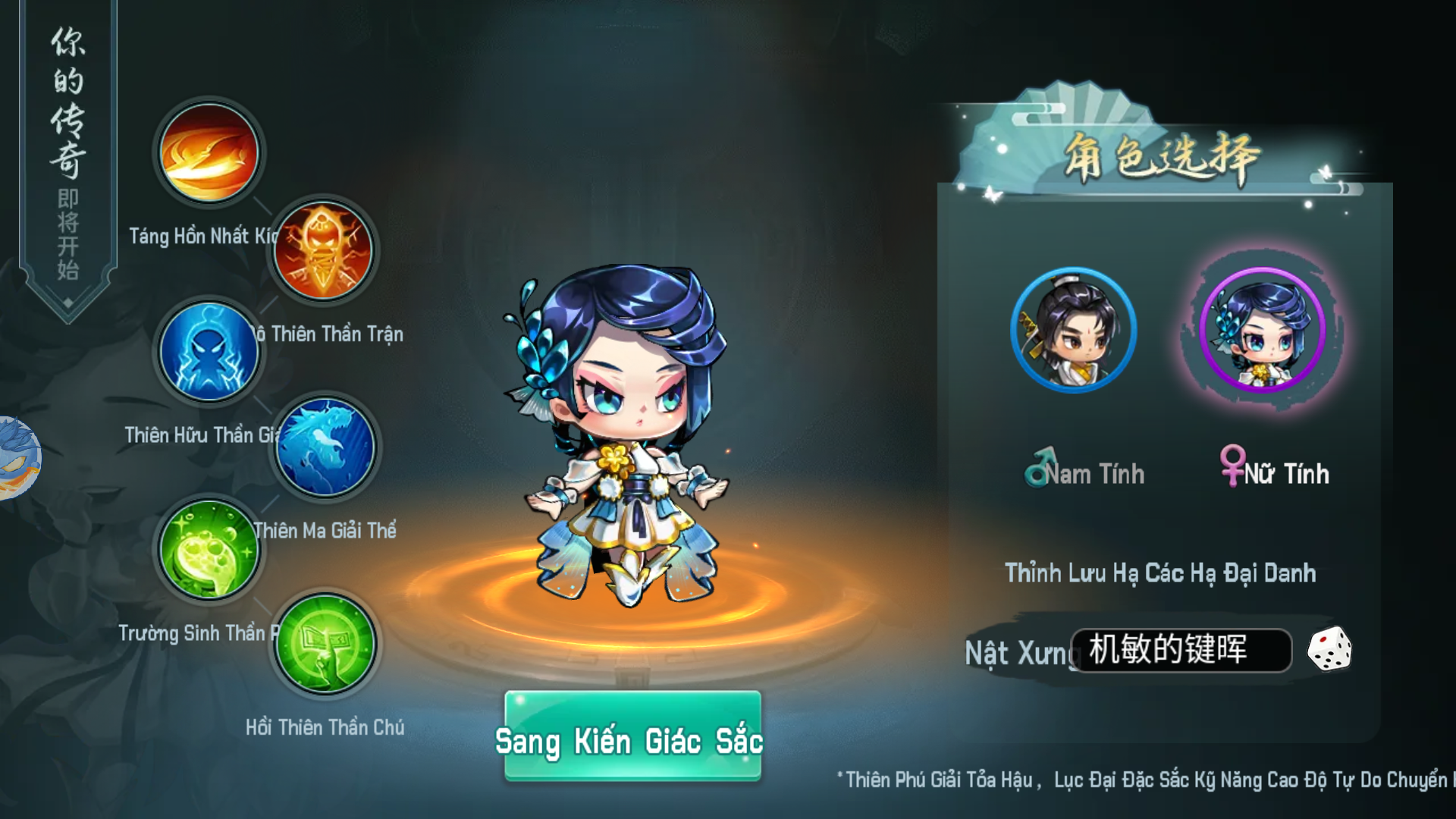Select the male character portrait
1456x819 pixels.
pyautogui.click(x=1072, y=330)
